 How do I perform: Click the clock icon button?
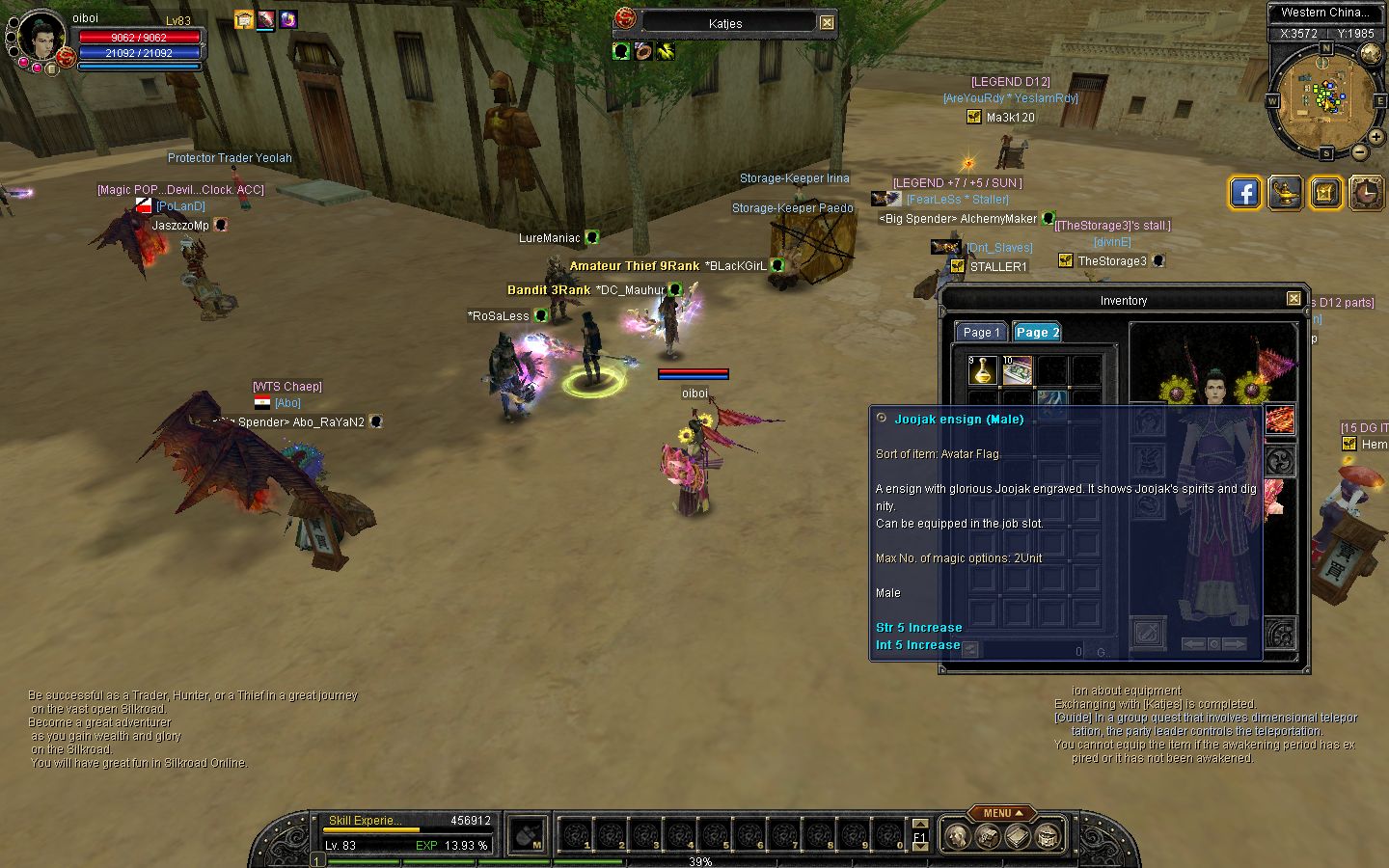pos(1366,193)
